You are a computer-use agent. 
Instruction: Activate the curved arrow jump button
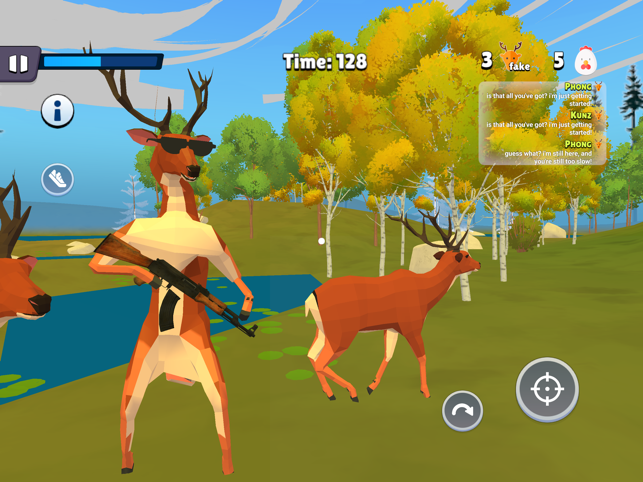(x=462, y=410)
